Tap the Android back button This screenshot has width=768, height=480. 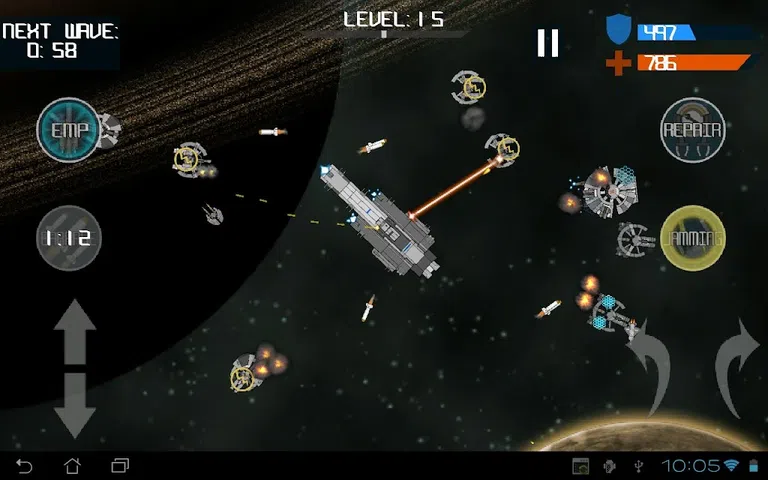(25, 466)
